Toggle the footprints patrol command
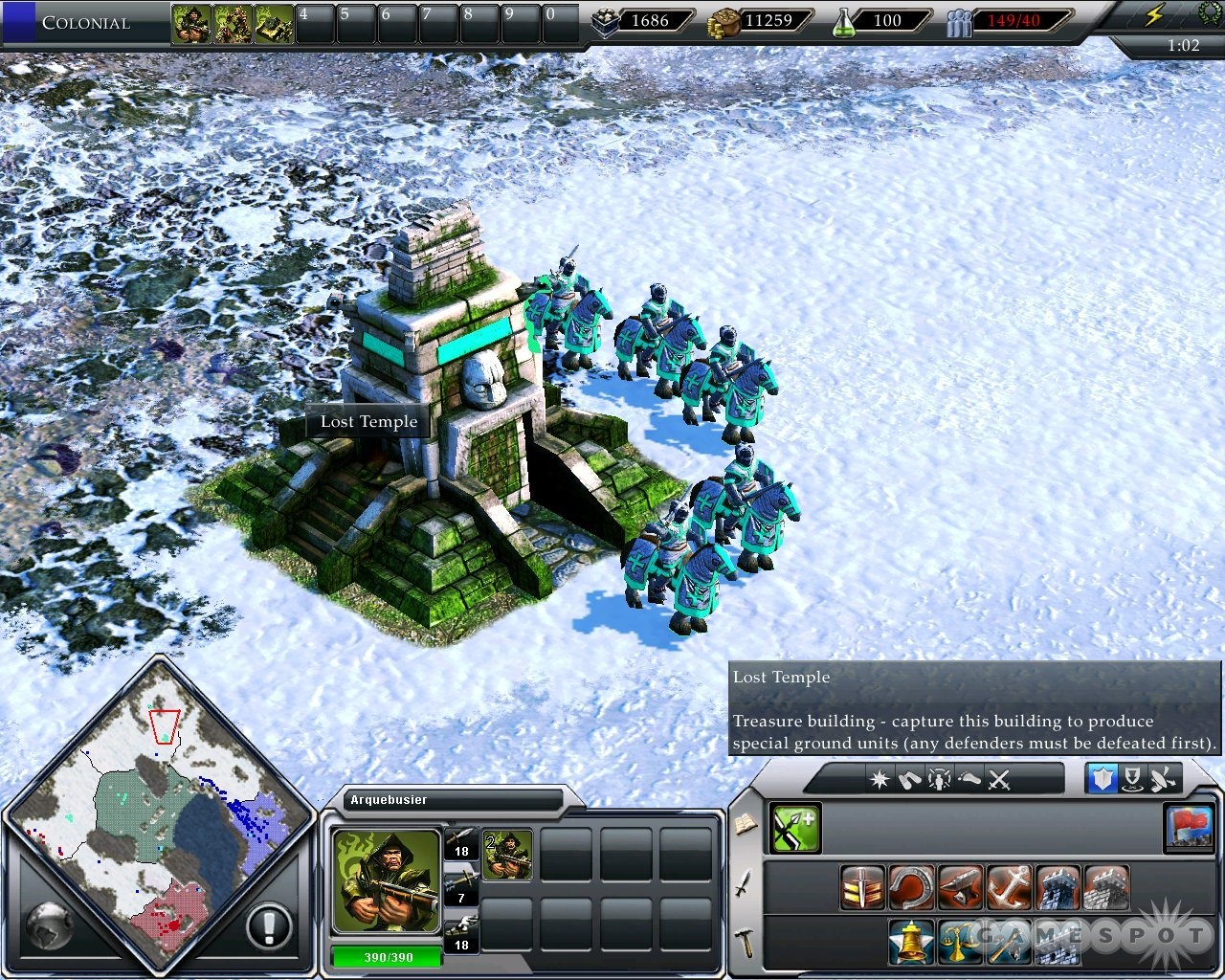Viewport: 1225px width, 980px height. (x=969, y=779)
